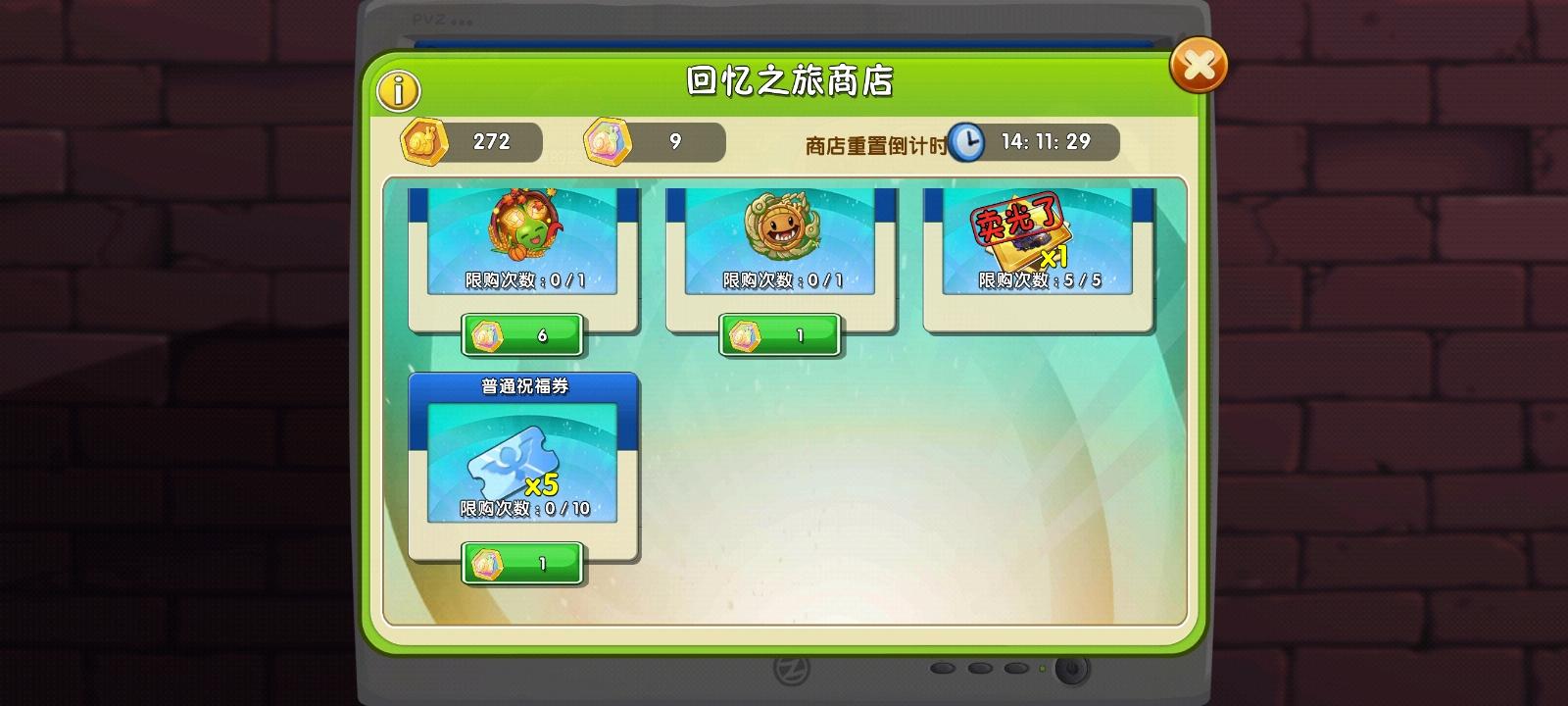The width and height of the screenshot is (1568, 706).
Task: Buy the medallion plant item for 1
Action: (779, 332)
